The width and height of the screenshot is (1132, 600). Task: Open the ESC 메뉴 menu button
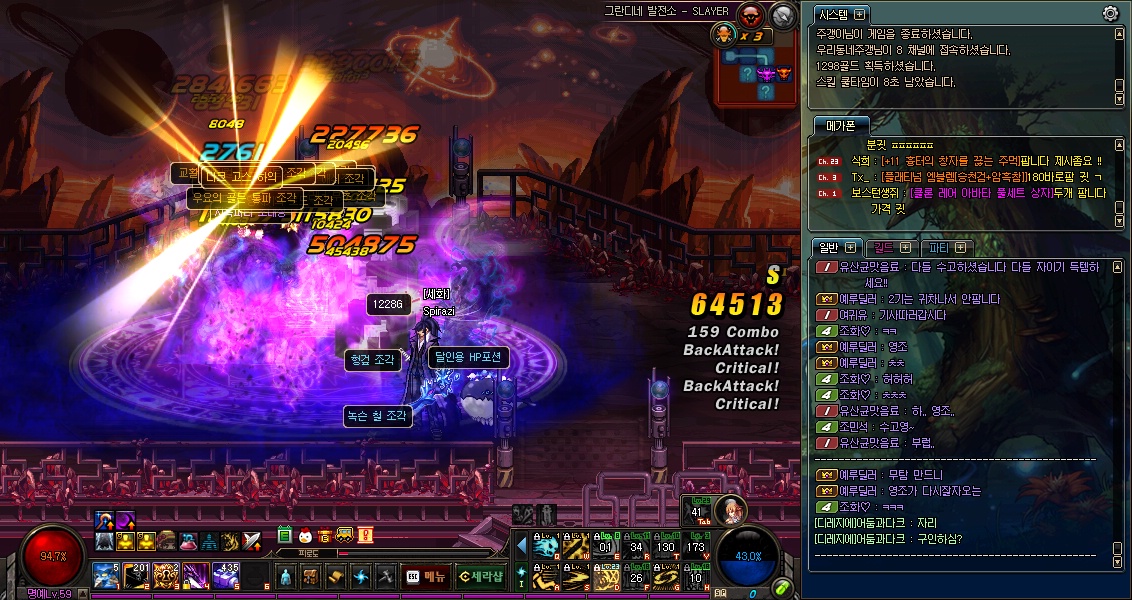pyautogui.click(x=426, y=577)
